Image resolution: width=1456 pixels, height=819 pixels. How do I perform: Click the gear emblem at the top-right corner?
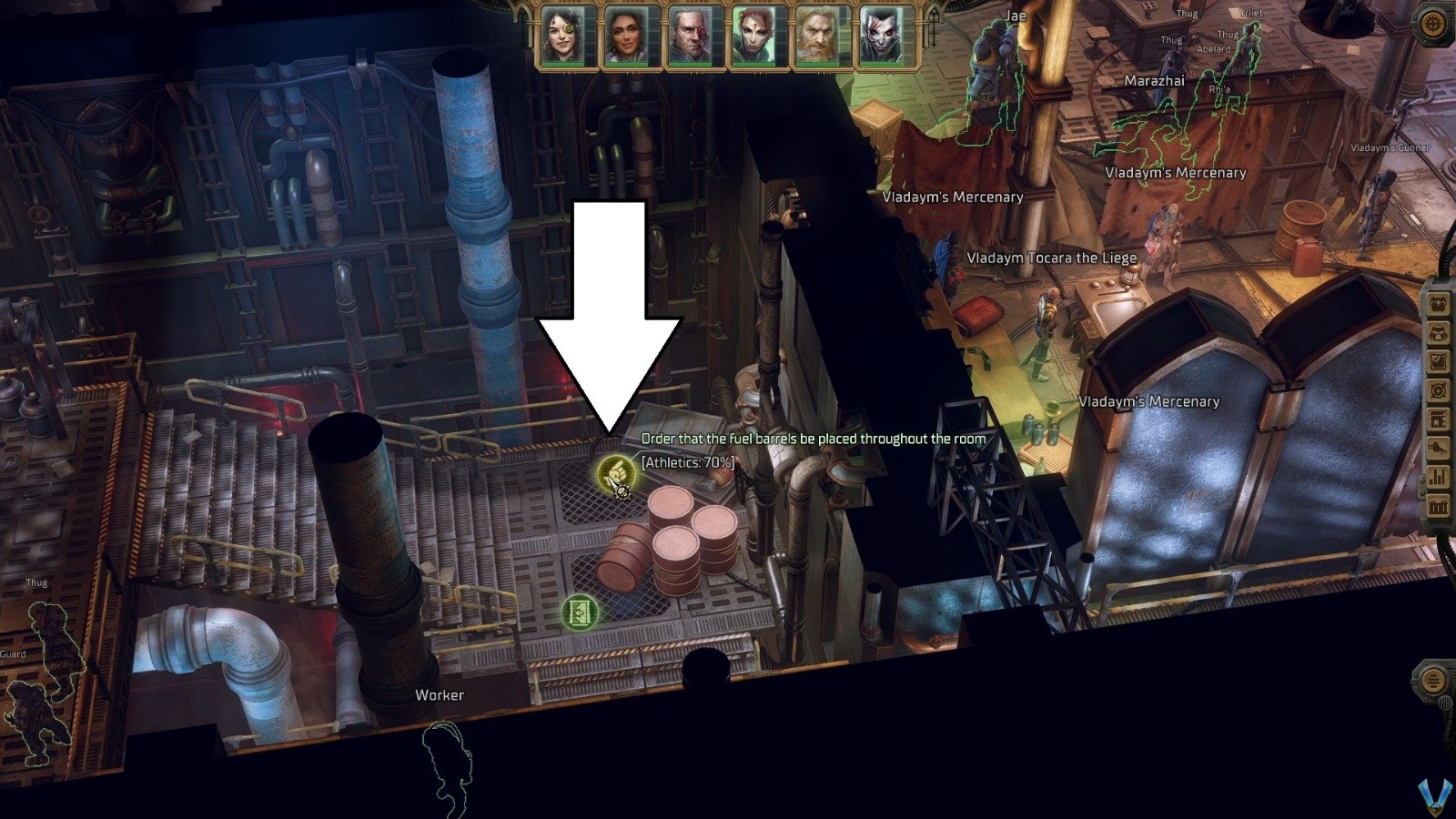click(1433, 23)
